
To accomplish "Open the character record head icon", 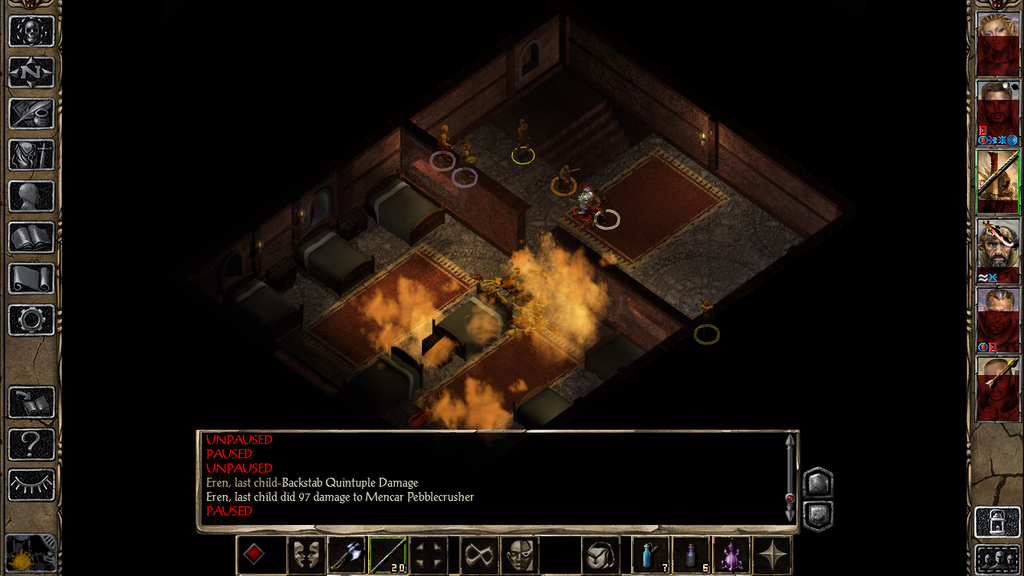I will (31, 196).
